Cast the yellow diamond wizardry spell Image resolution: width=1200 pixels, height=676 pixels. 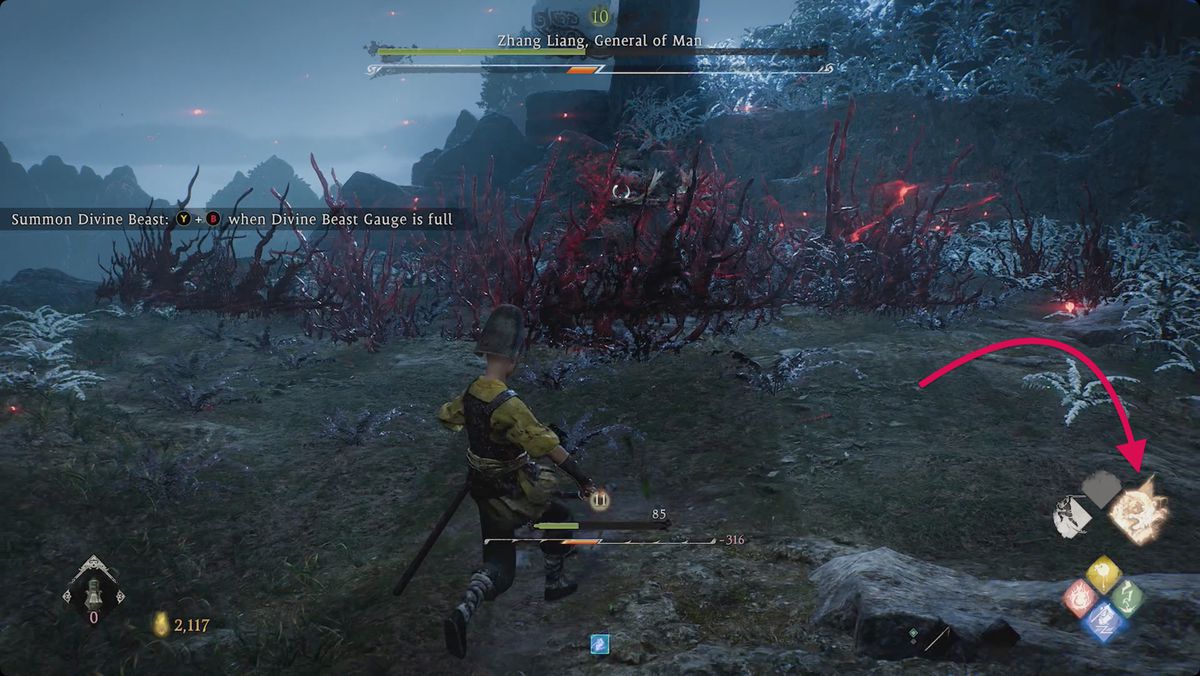[x=1103, y=573]
